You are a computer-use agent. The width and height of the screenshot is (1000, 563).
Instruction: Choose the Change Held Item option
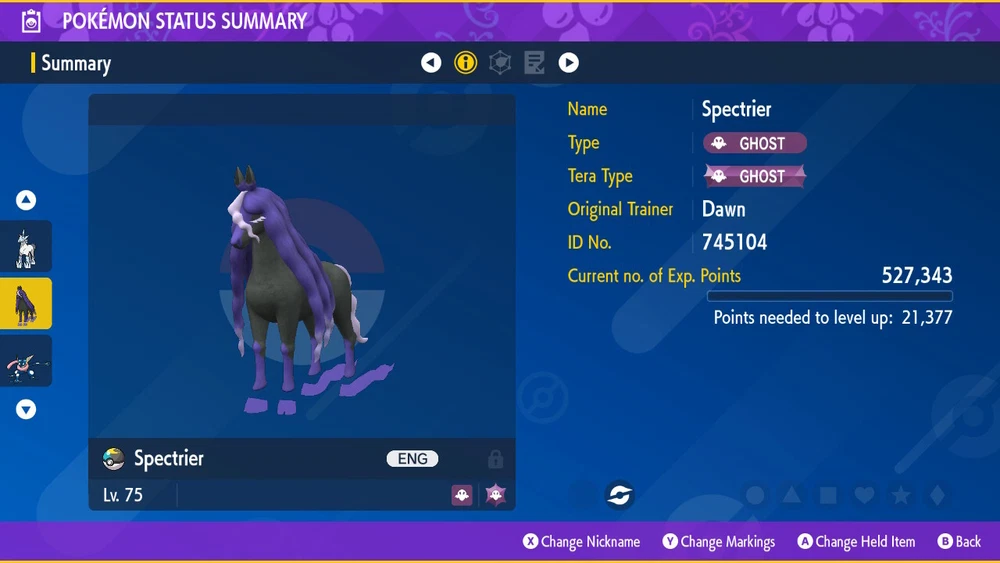point(856,542)
